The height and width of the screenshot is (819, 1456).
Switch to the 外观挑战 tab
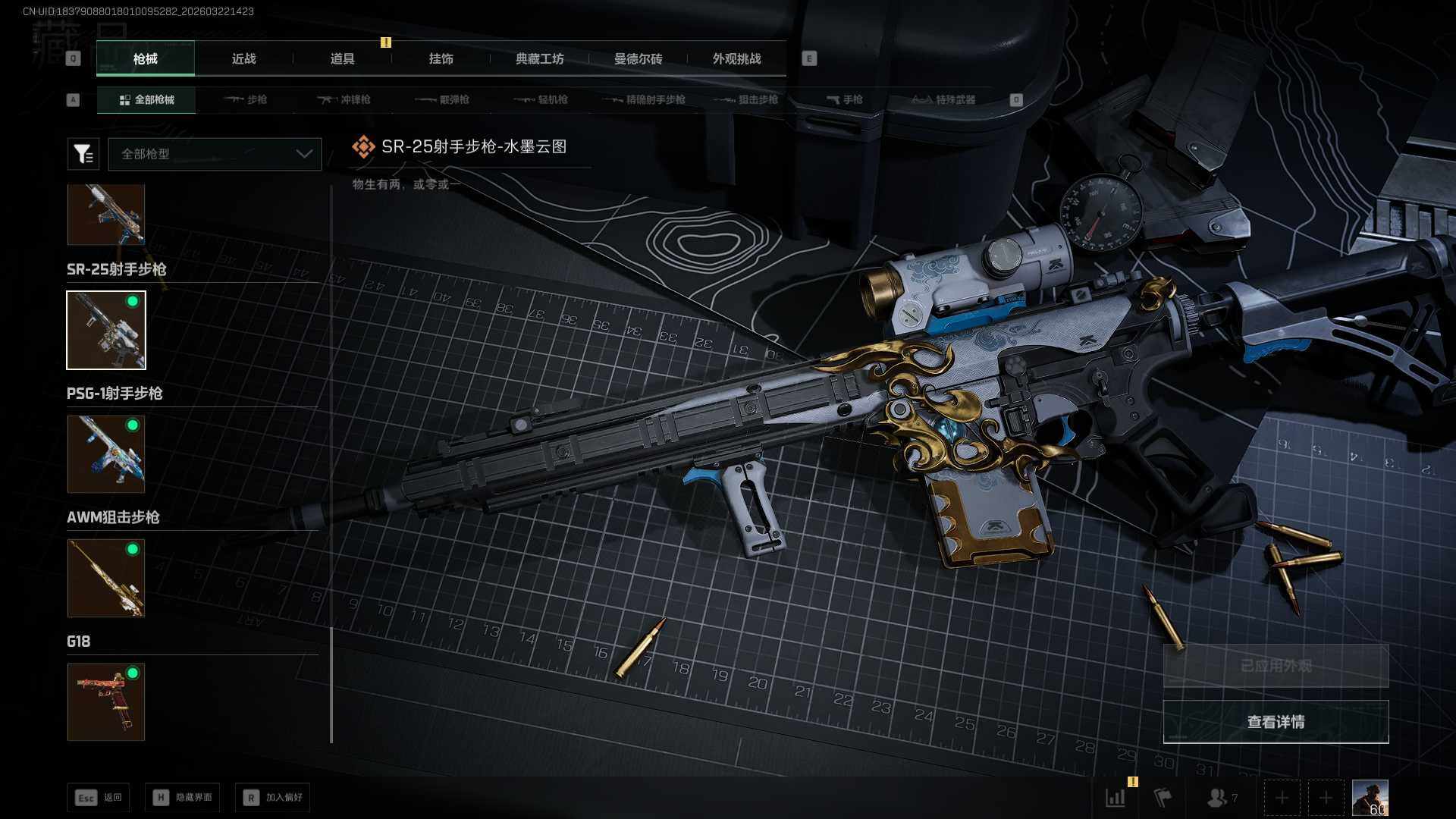coord(736,59)
